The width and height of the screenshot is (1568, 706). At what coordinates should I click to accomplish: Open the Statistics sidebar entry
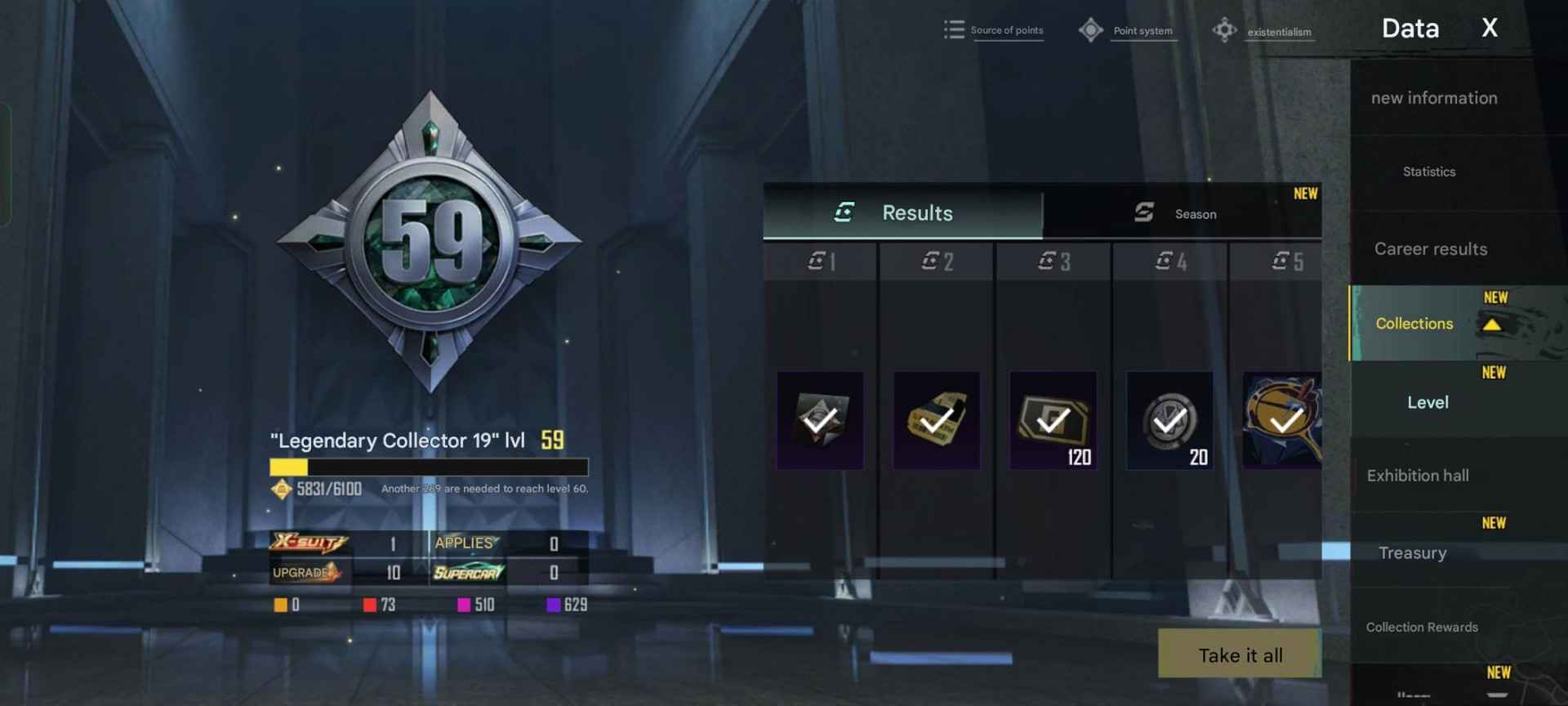[x=1428, y=172]
